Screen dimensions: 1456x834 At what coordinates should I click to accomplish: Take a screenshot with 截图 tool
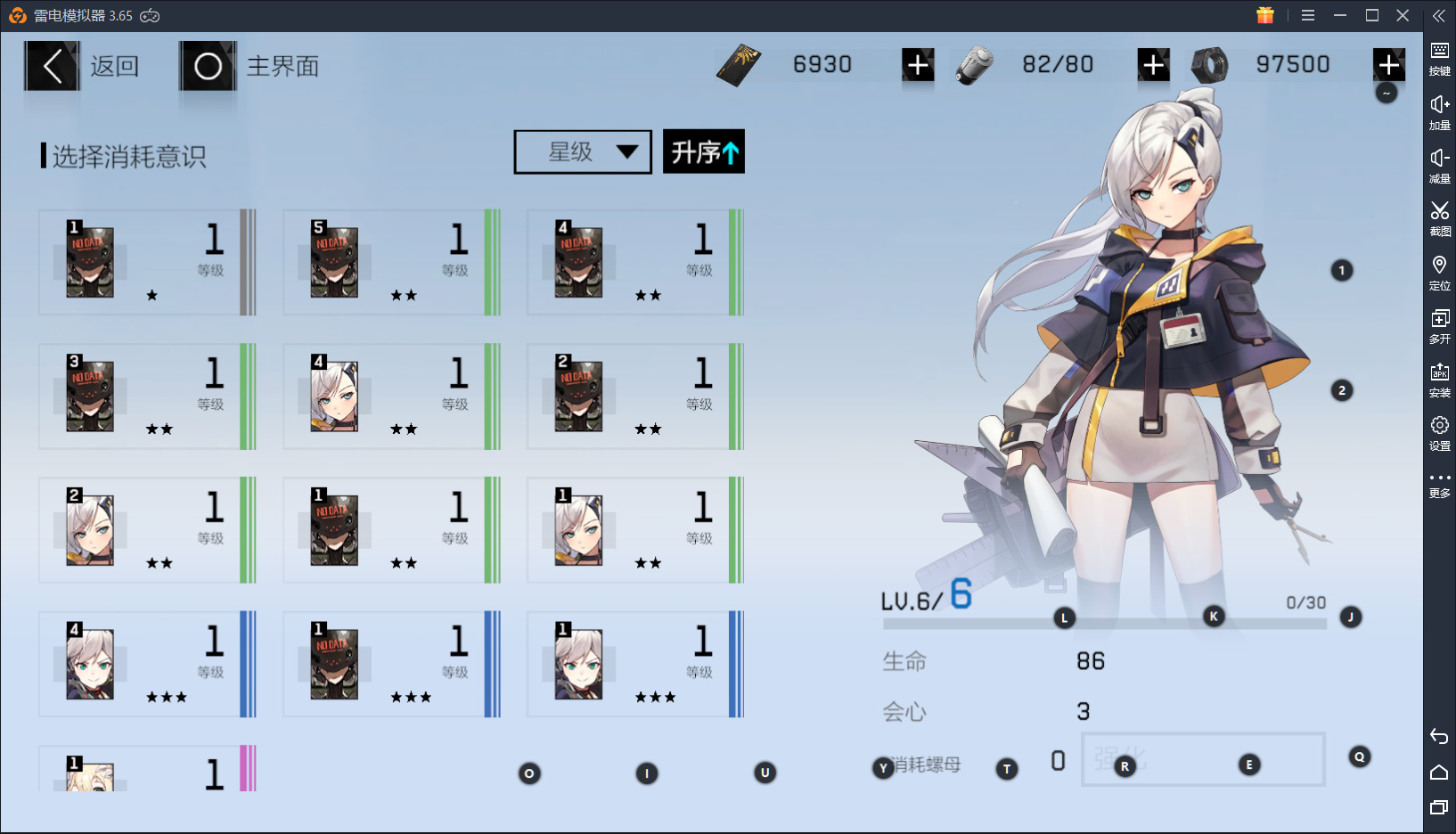pos(1439,217)
